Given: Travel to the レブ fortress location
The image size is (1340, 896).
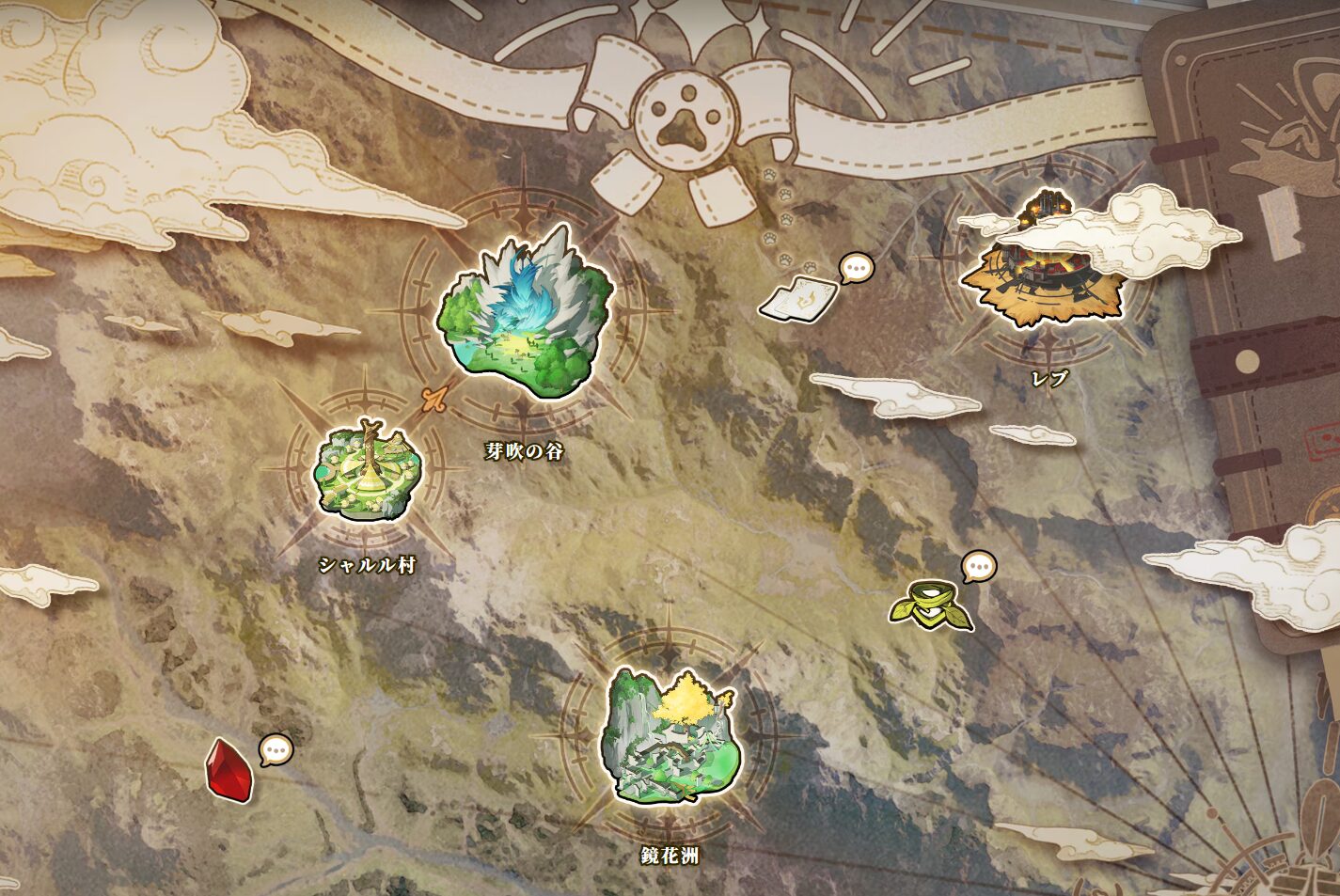Looking at the screenshot, I should point(1045,270).
